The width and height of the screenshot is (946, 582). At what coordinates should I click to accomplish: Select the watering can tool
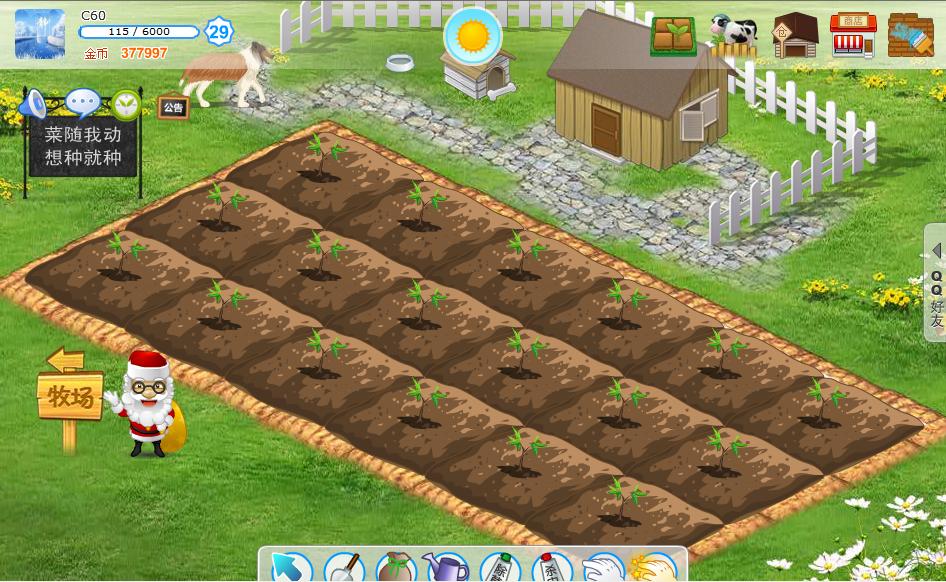tap(446, 568)
